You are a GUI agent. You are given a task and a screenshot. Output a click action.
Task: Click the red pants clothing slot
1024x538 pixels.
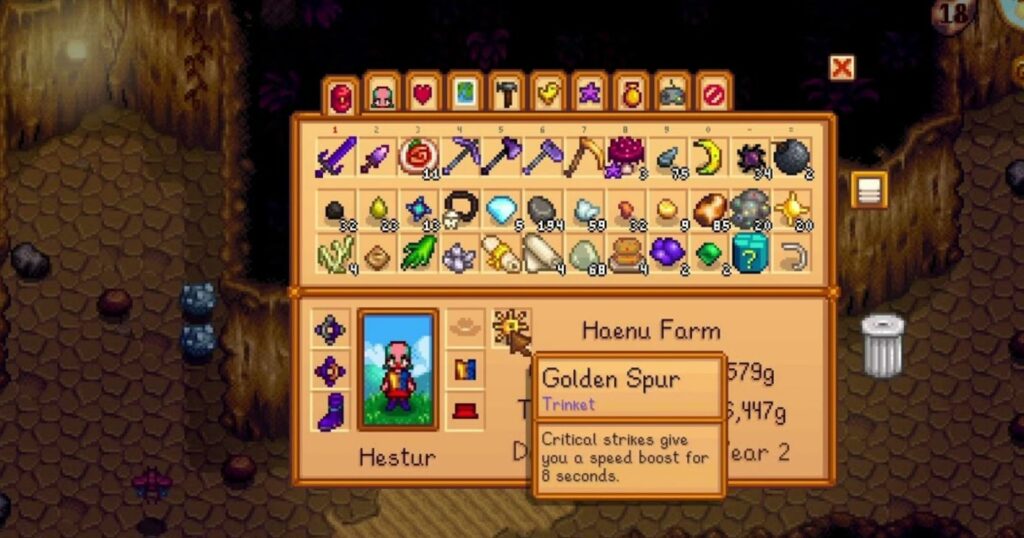(x=465, y=411)
